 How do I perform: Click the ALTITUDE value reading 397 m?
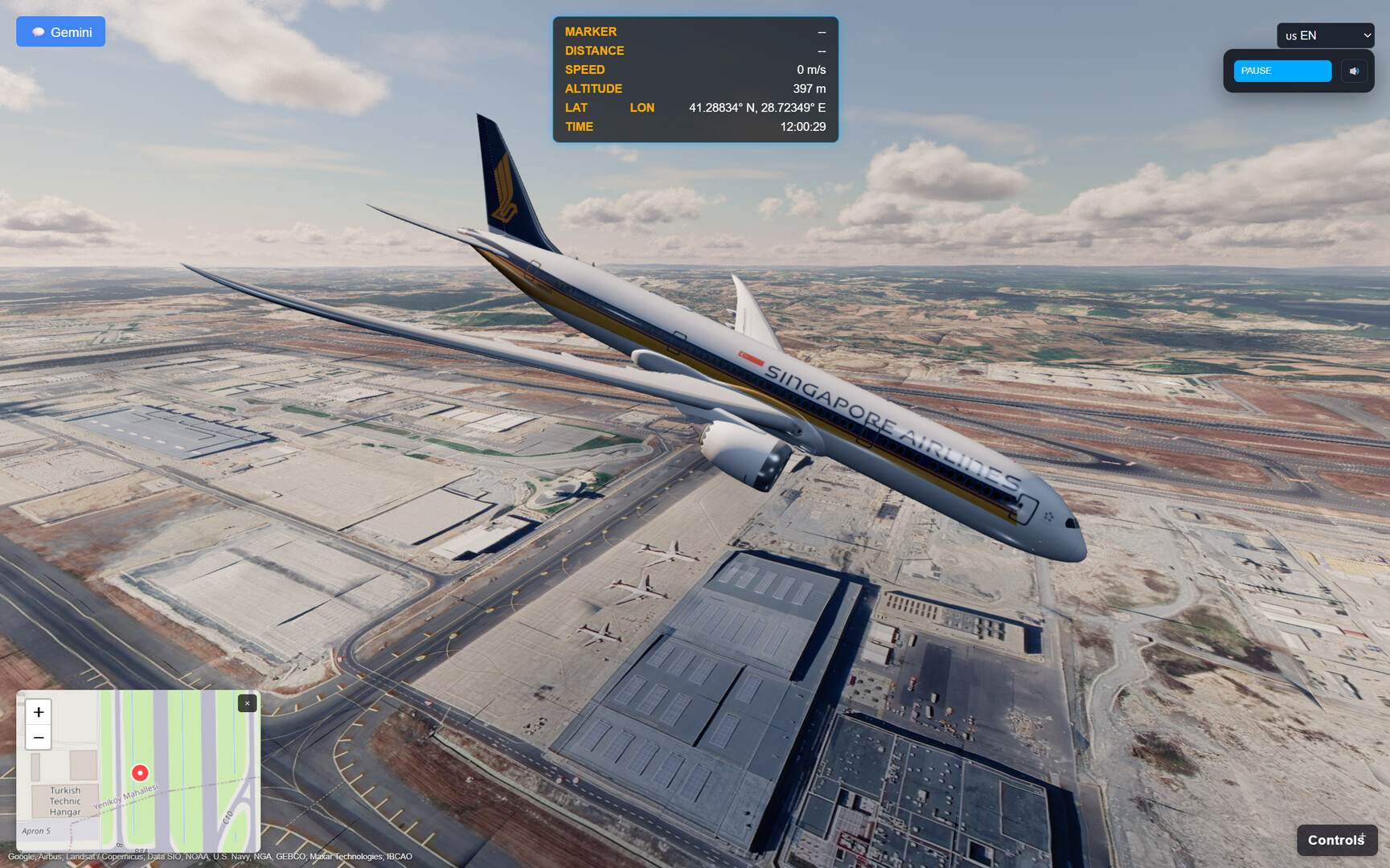(808, 88)
